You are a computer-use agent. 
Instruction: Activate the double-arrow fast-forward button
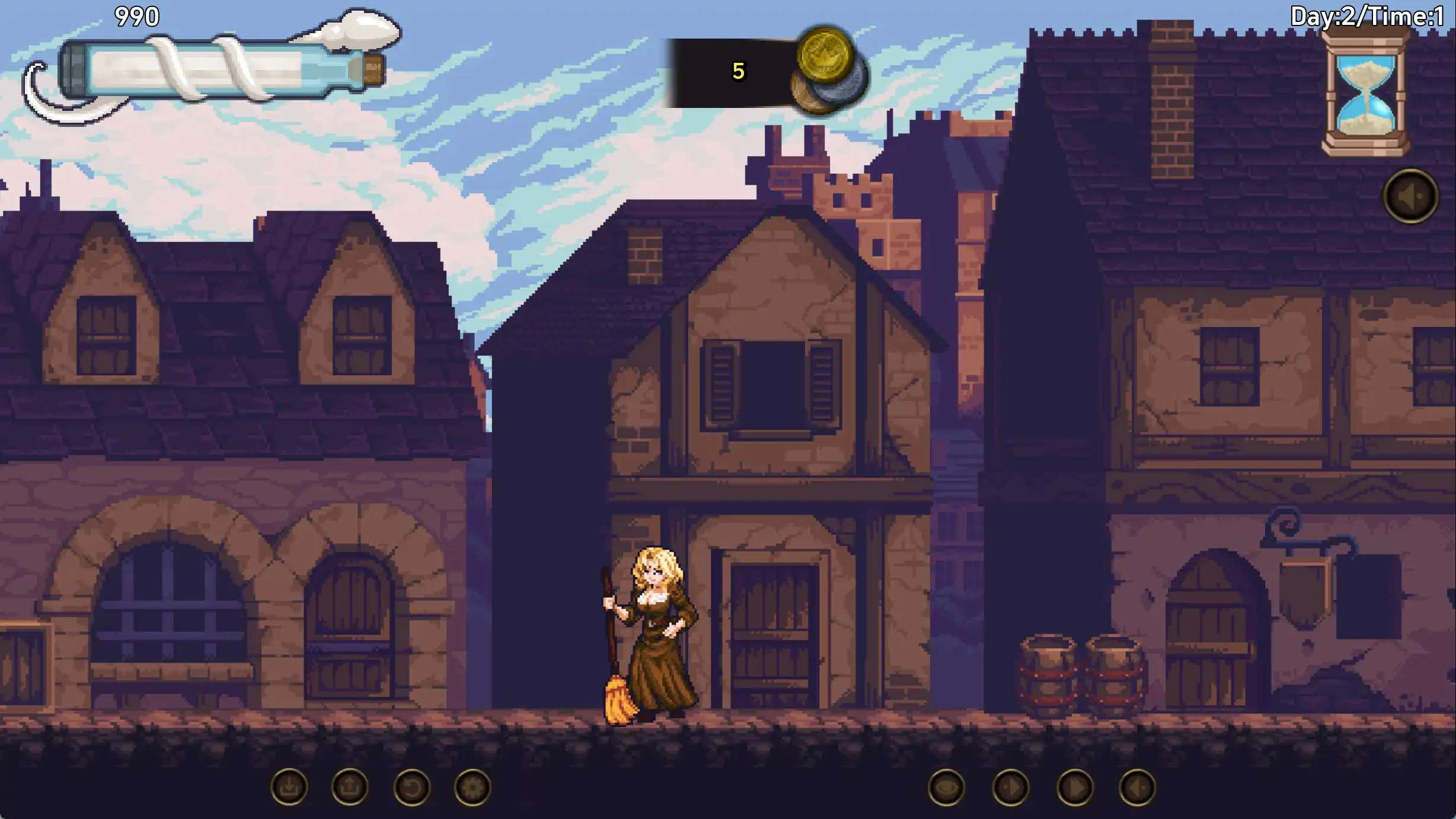[1075, 788]
